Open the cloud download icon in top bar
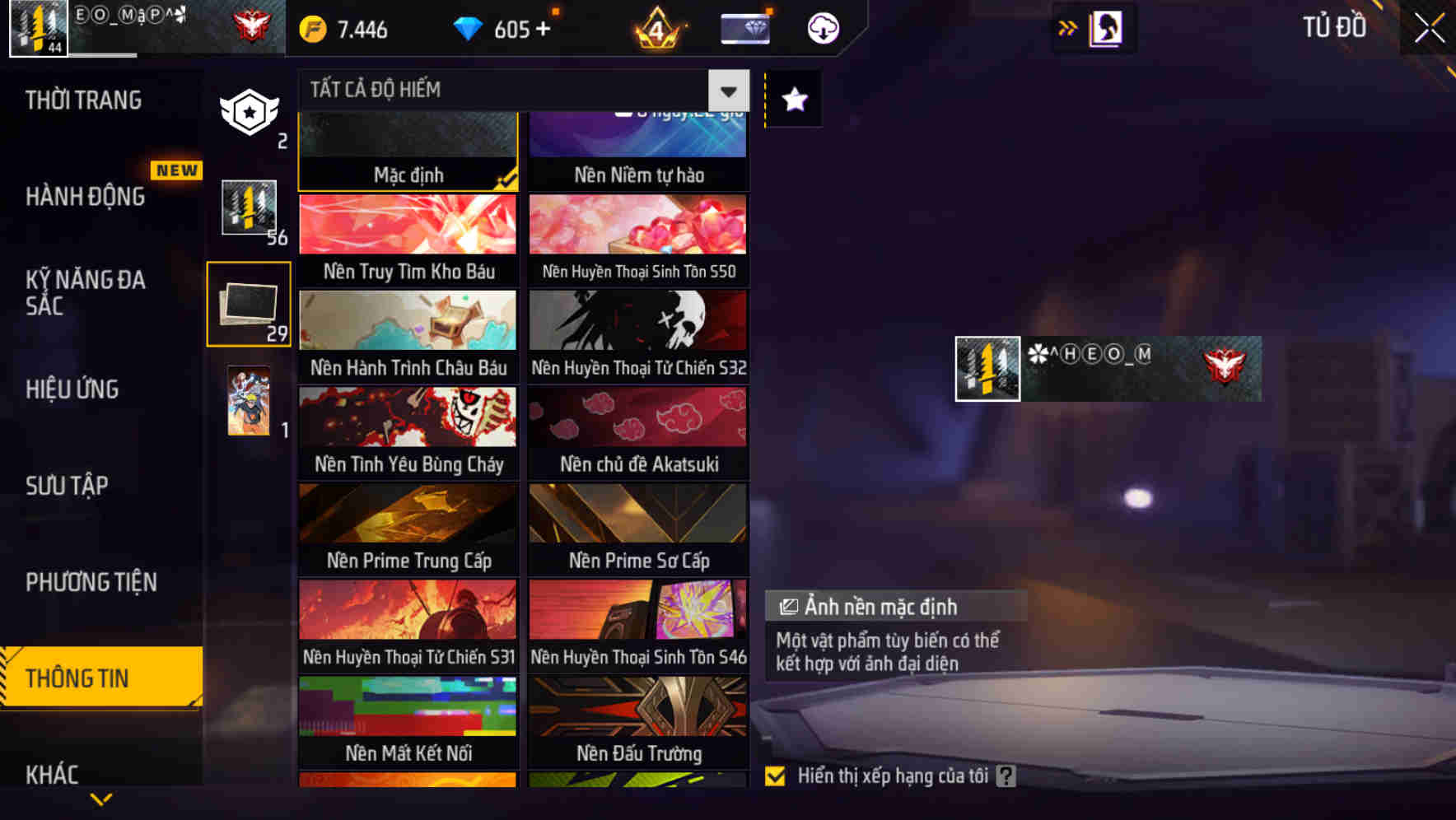 click(x=822, y=27)
